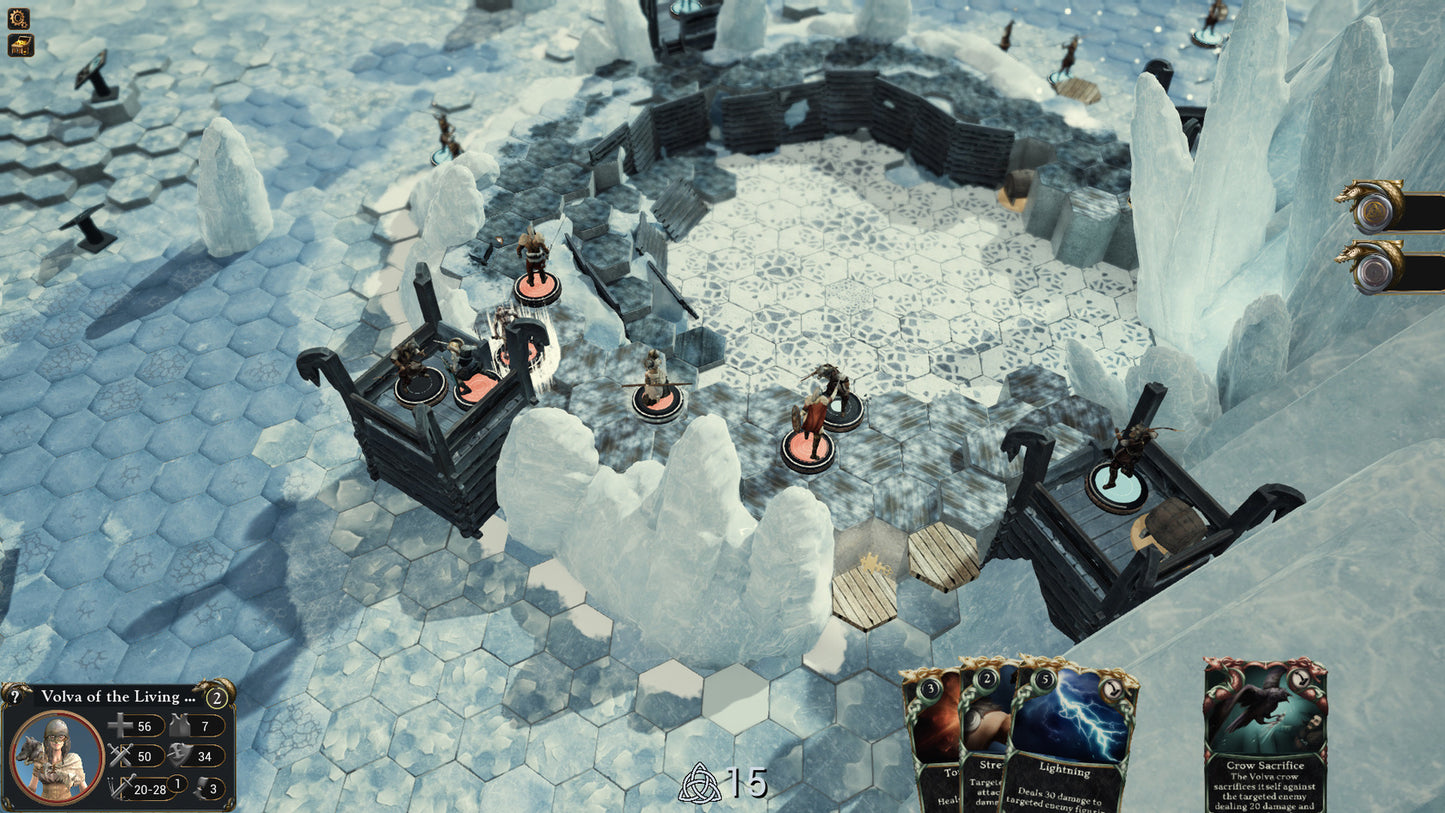Image resolution: width=1445 pixels, height=813 pixels.
Task: Click the shield defense stat icon
Action: pos(180,755)
